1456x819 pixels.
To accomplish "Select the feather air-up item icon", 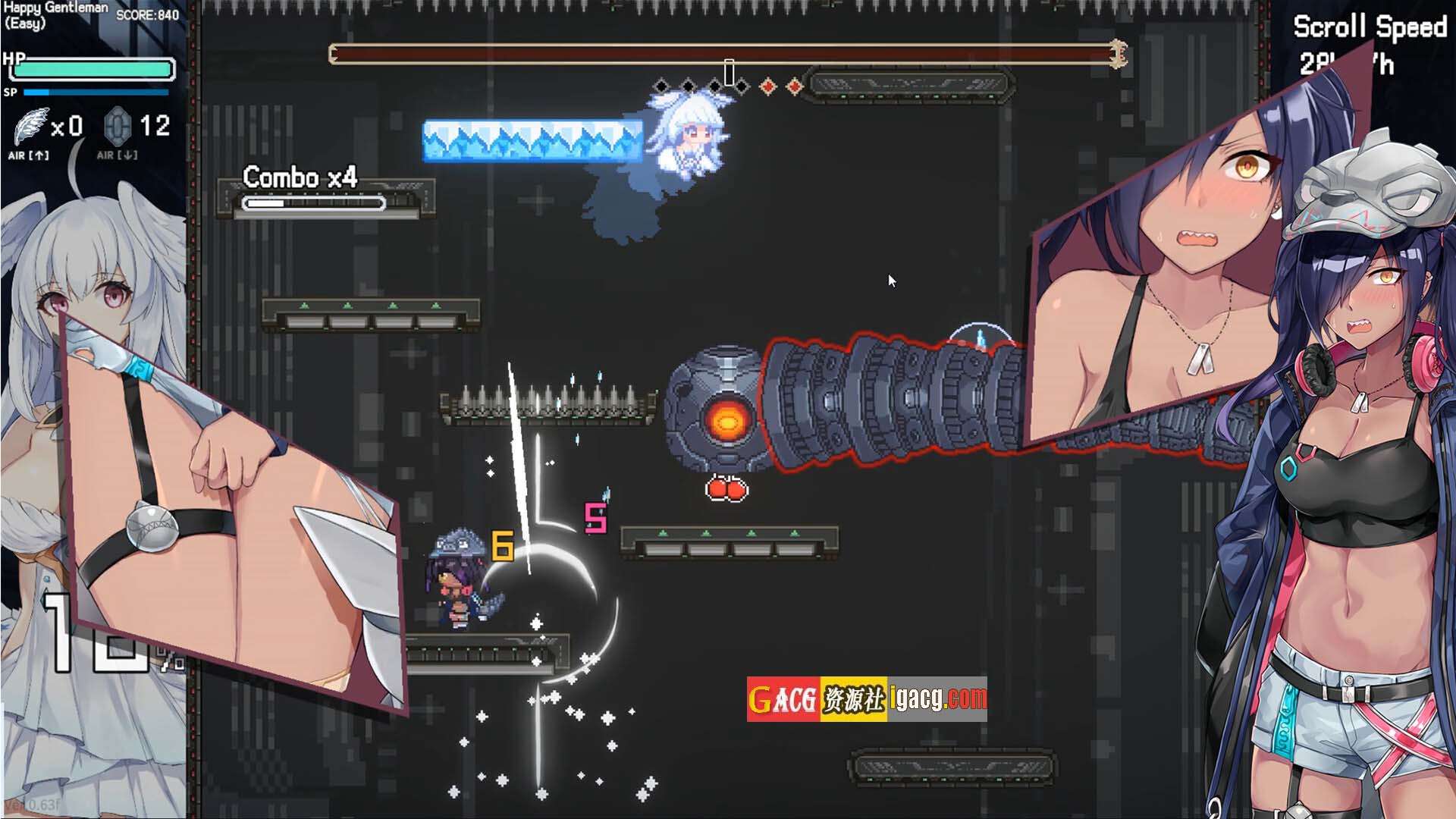I will point(30,126).
